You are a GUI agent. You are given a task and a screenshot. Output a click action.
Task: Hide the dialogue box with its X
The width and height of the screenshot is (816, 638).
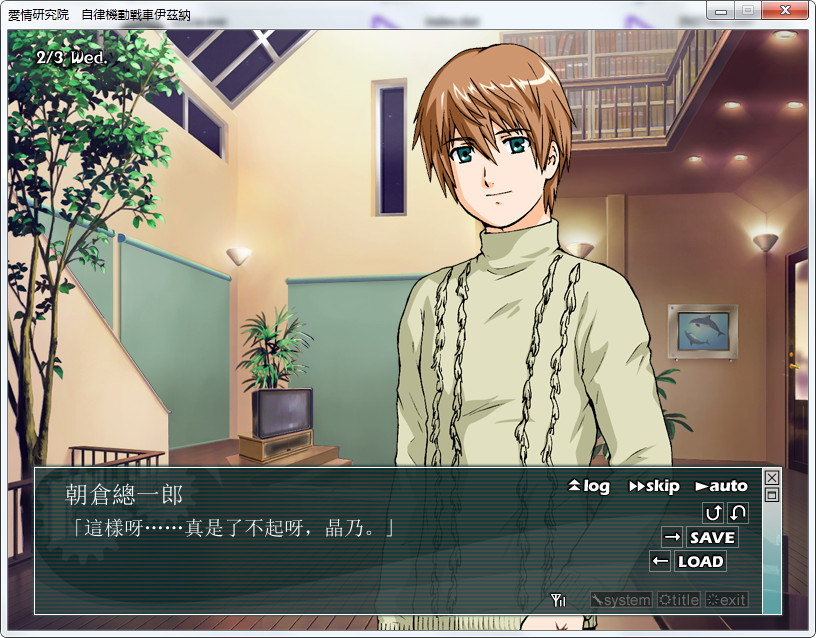point(771,478)
